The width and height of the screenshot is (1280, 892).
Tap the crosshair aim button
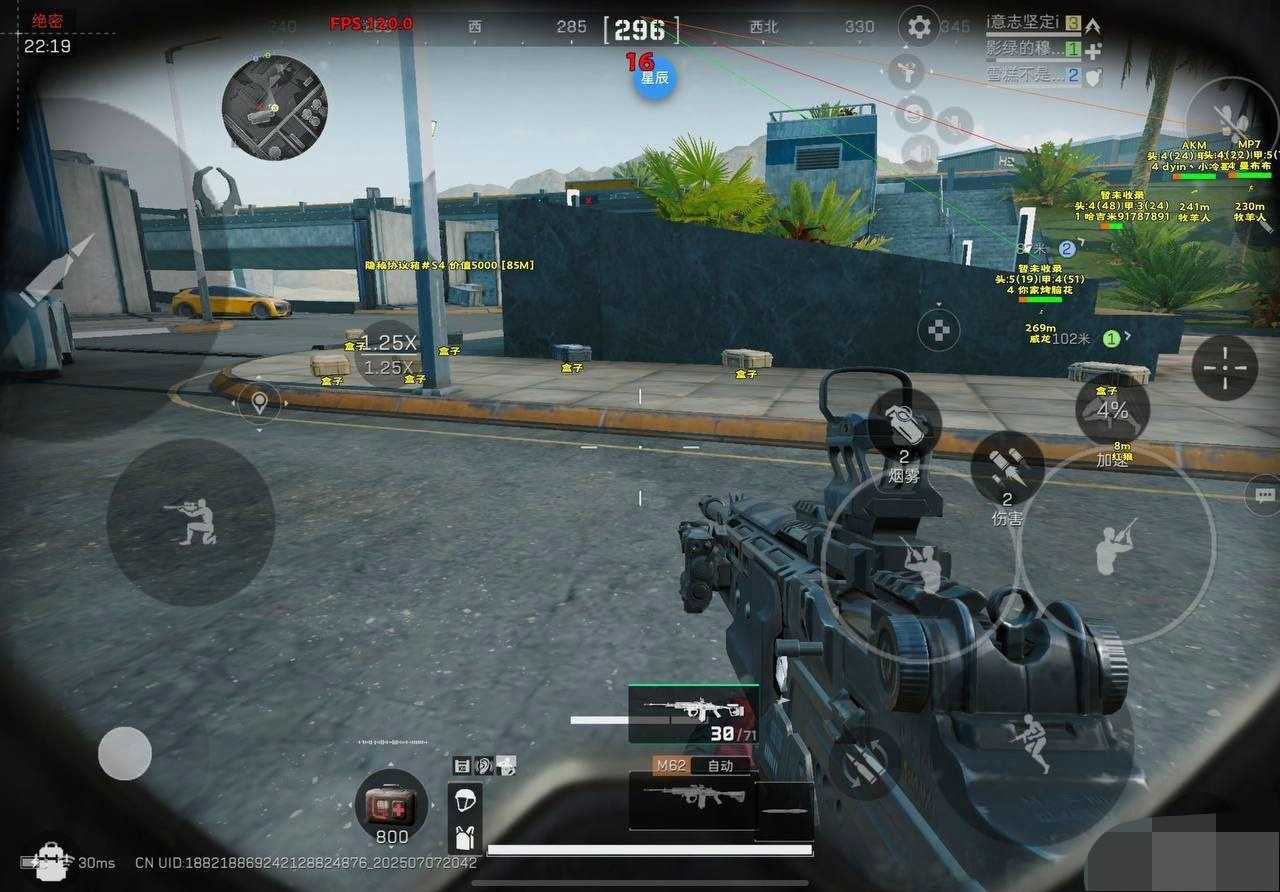(x=1225, y=368)
